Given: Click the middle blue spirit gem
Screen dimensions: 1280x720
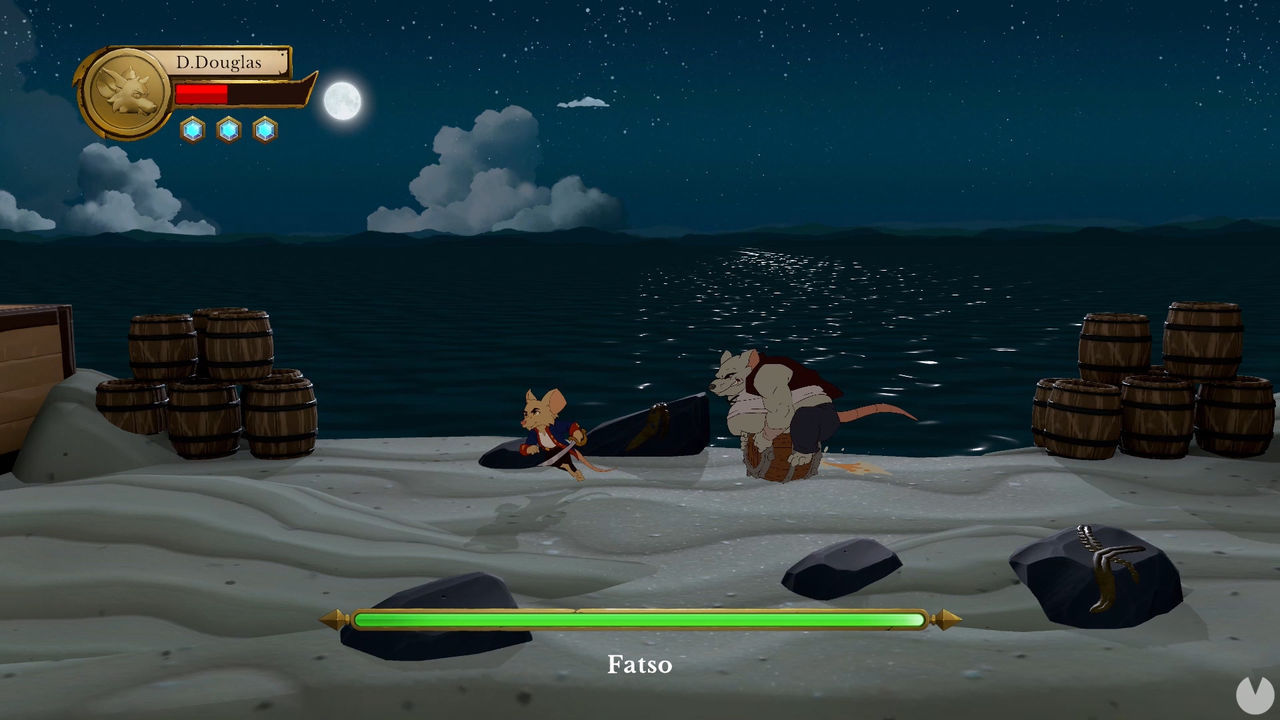Looking at the screenshot, I should (229, 129).
